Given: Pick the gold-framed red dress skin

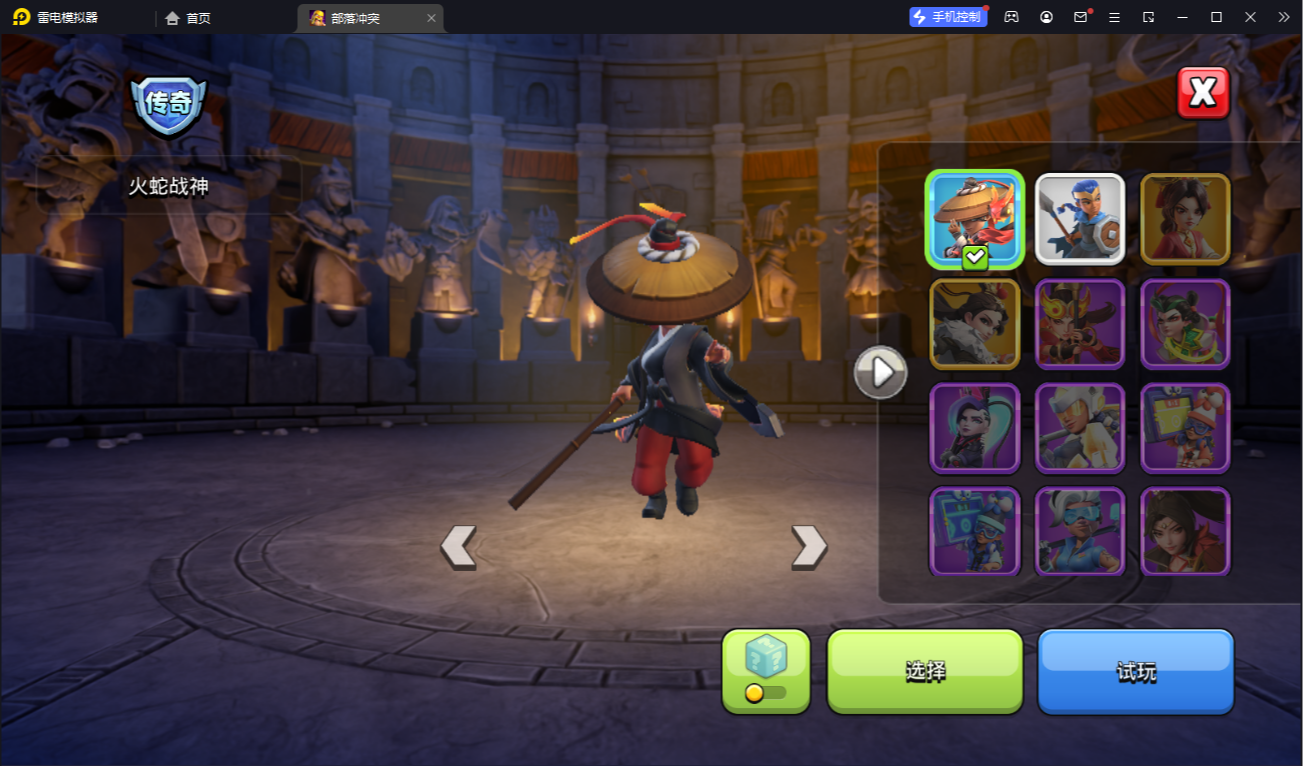Looking at the screenshot, I should click(1185, 219).
